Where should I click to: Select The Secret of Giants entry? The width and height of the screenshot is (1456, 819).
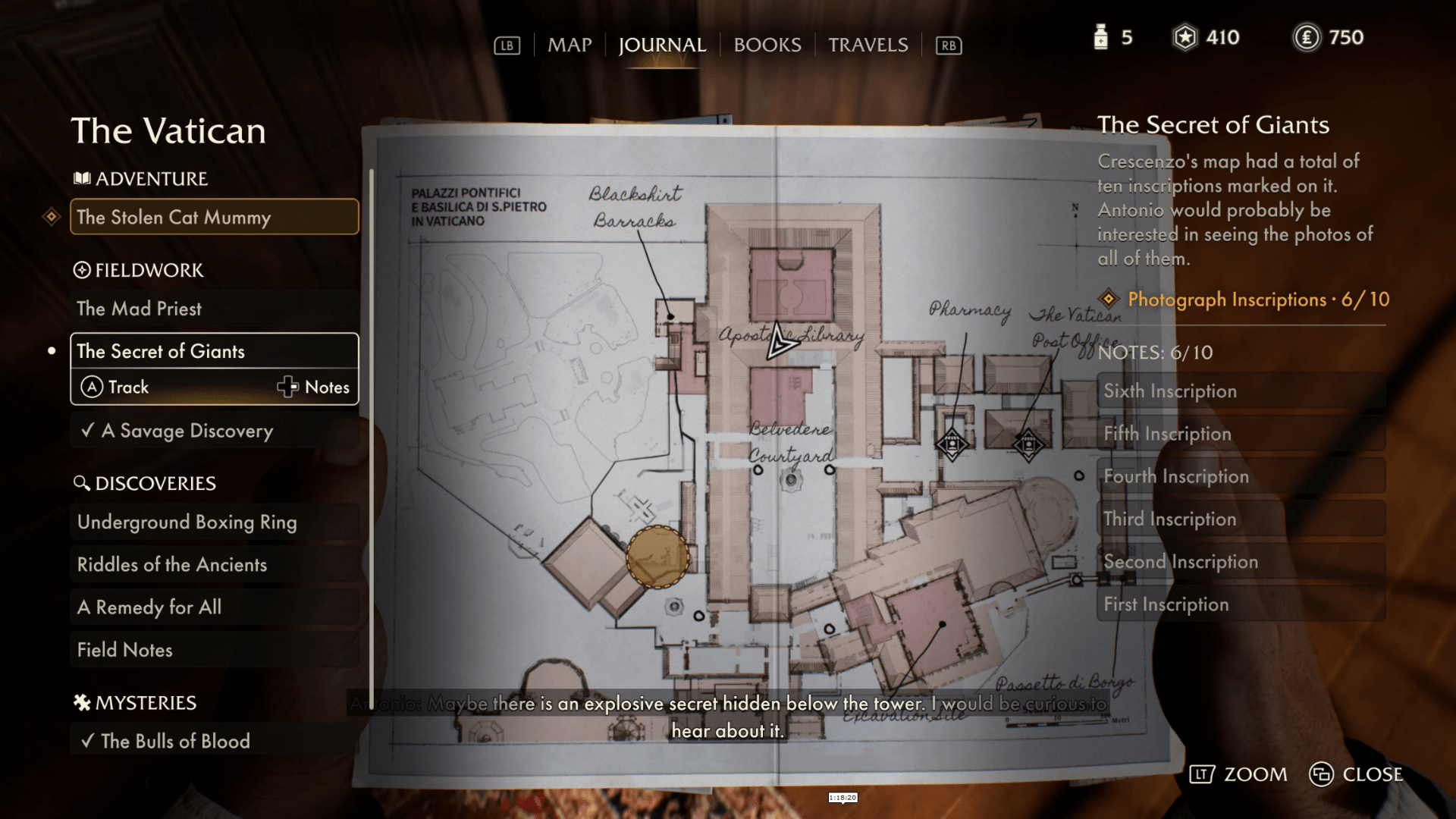pyautogui.click(x=215, y=351)
